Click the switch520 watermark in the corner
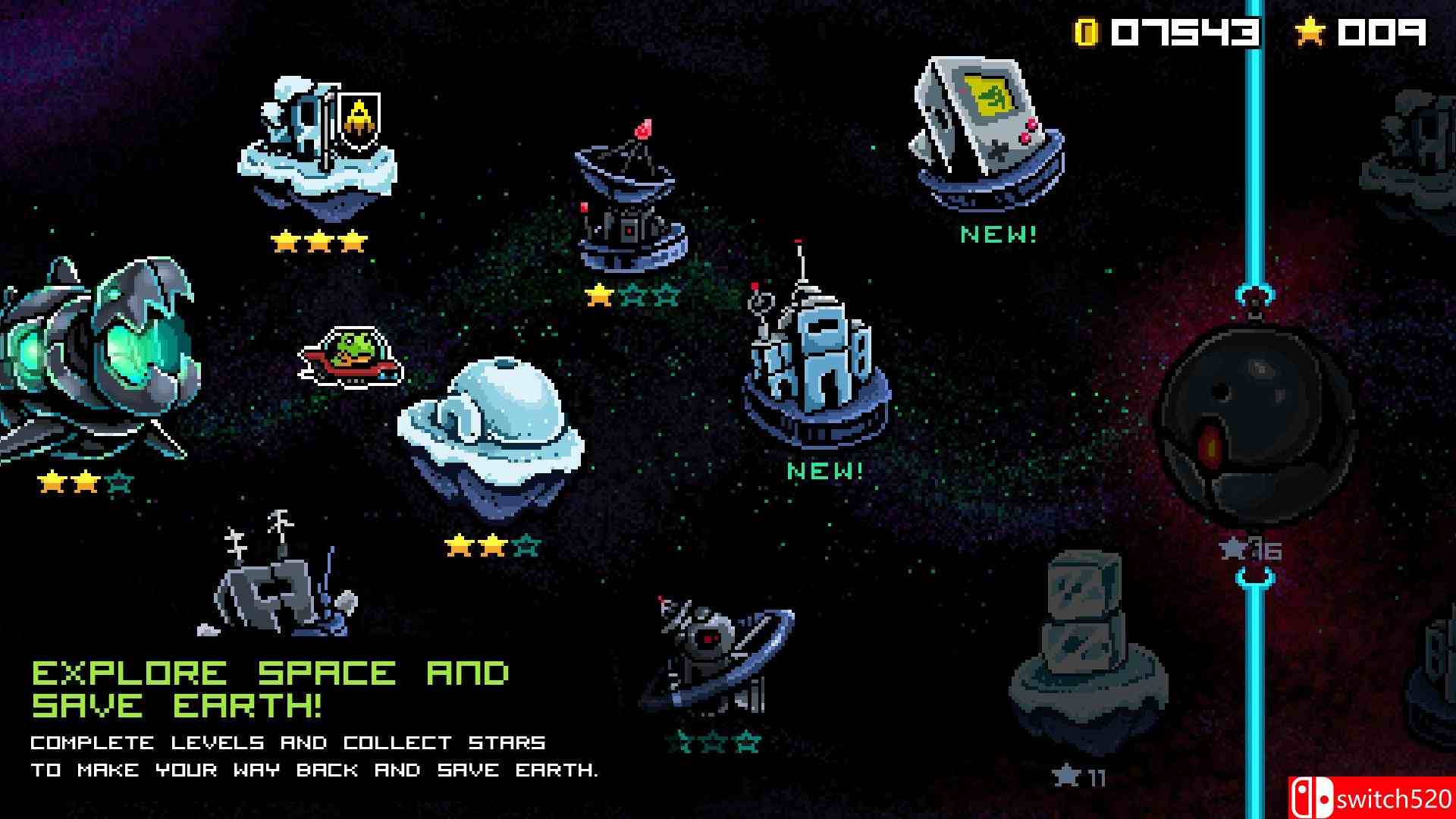 click(1386, 798)
